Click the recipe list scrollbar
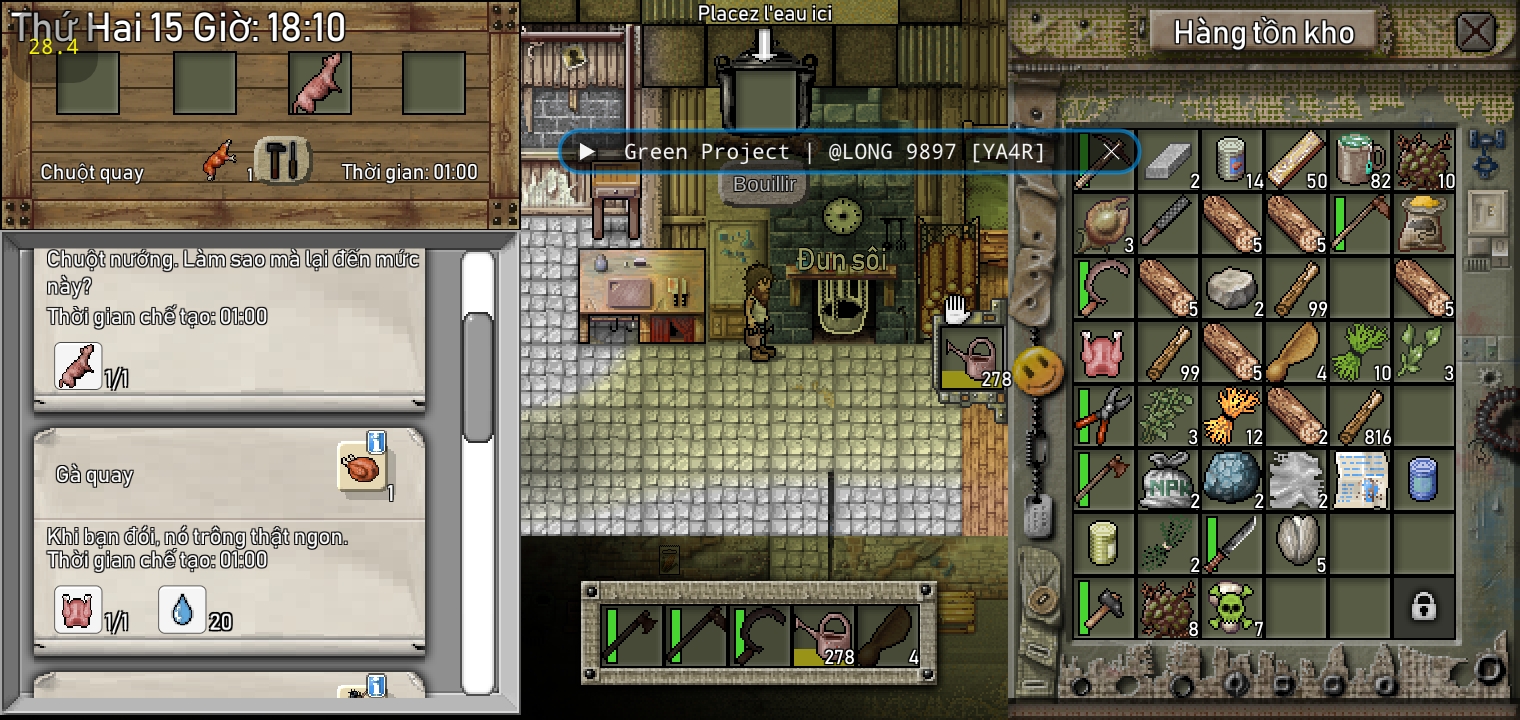The image size is (1520, 720). pos(479,375)
